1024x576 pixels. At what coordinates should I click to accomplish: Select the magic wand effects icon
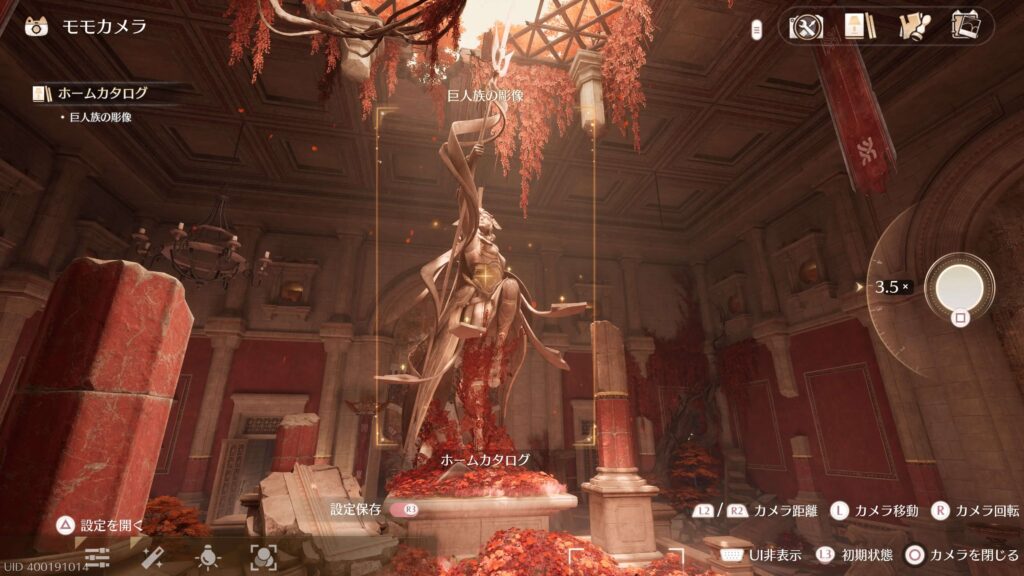(x=153, y=557)
